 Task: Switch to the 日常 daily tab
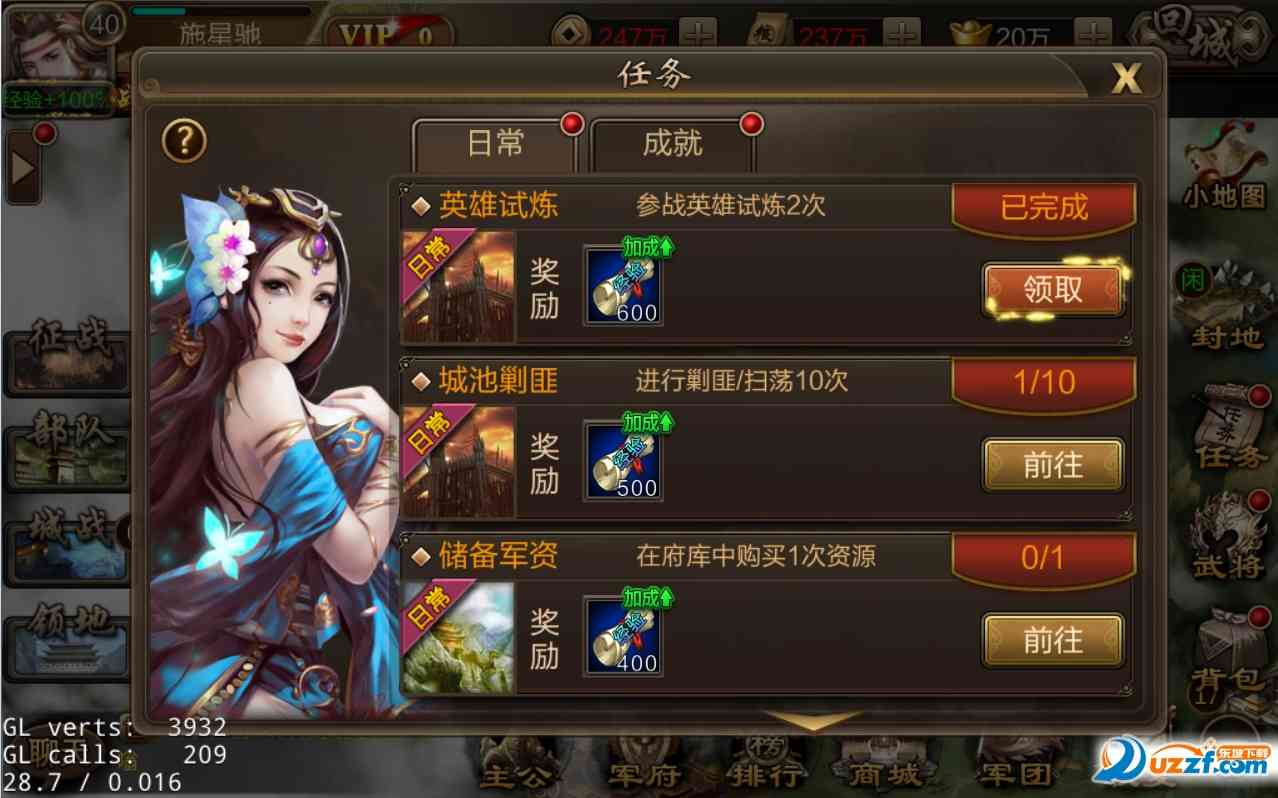[x=495, y=145]
